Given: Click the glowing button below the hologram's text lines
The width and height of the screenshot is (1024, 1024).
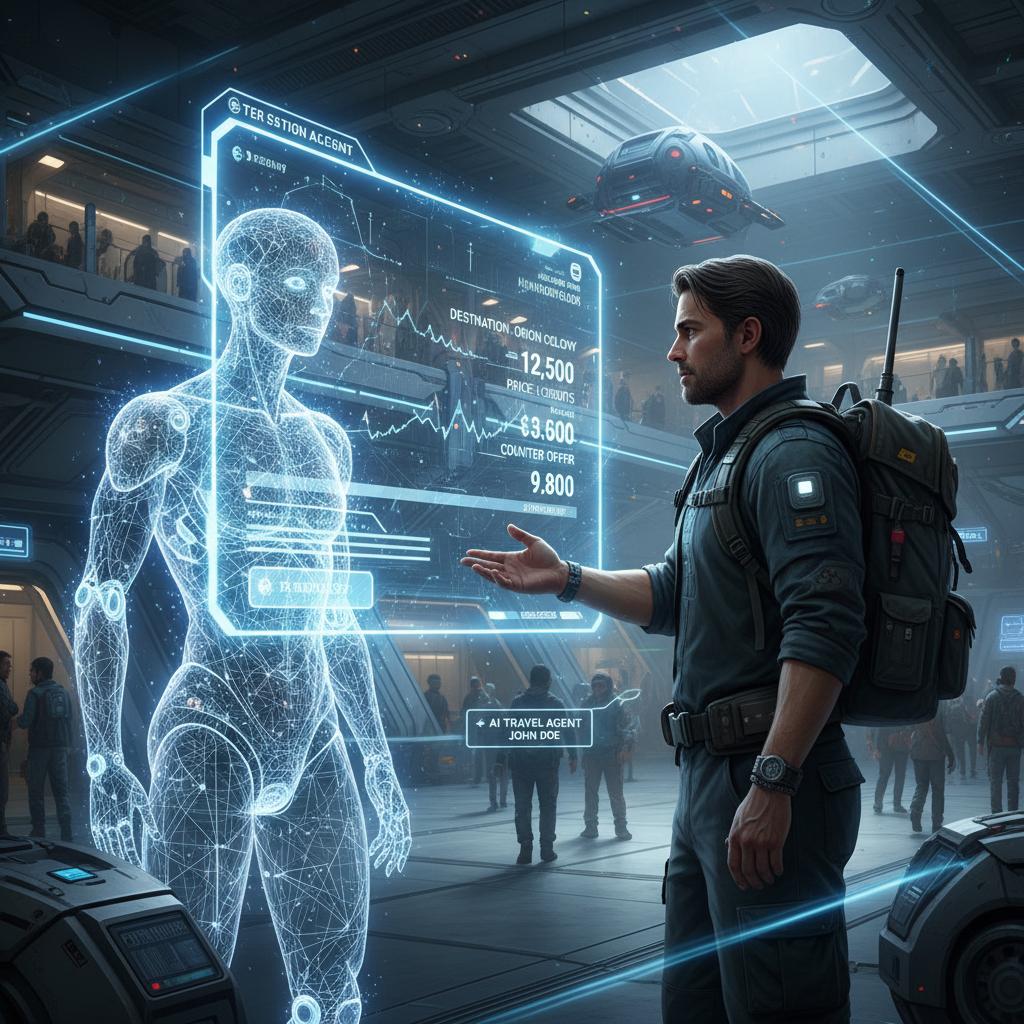Looking at the screenshot, I should [x=310, y=589].
